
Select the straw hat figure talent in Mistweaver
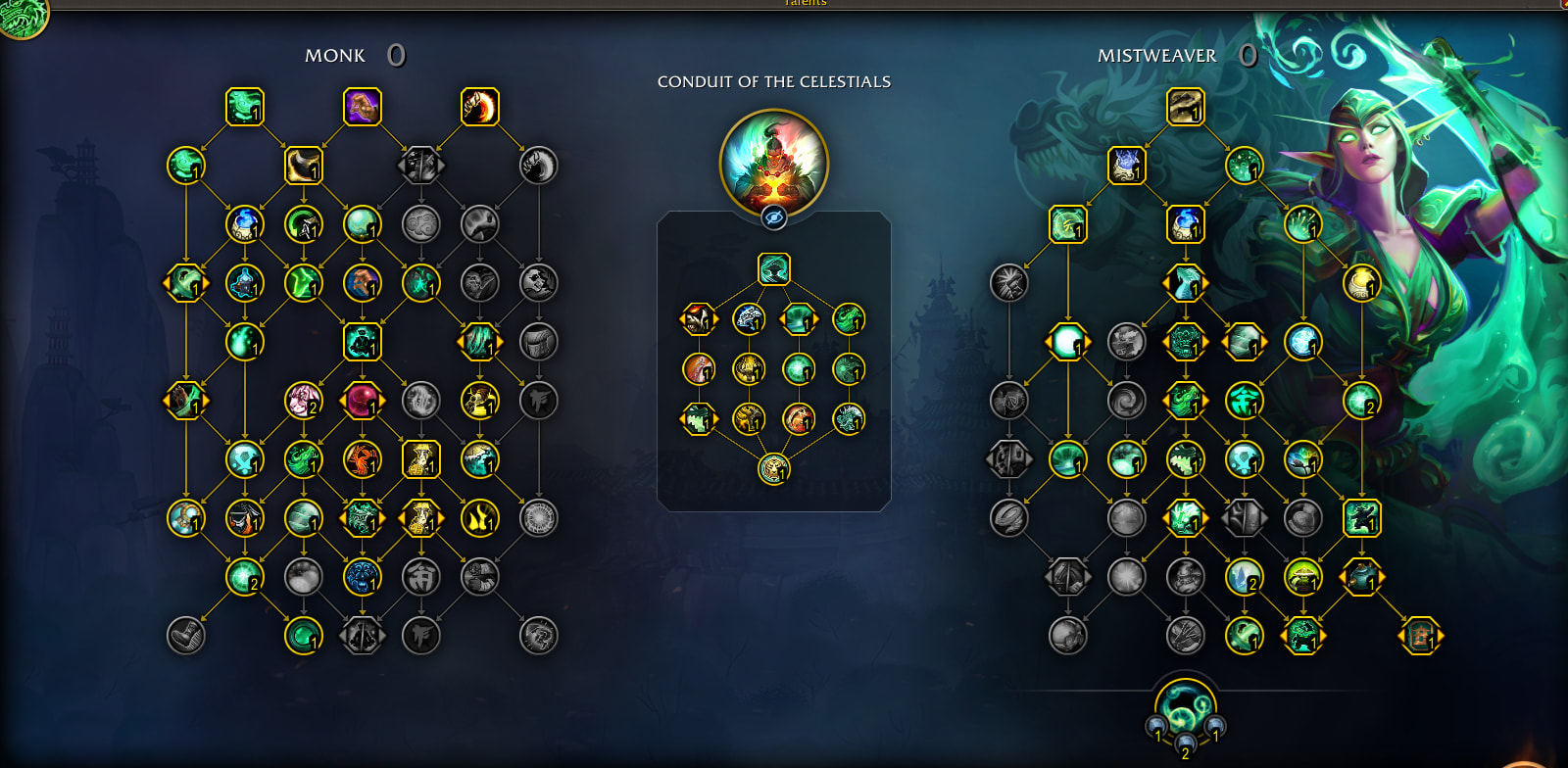point(1302,577)
